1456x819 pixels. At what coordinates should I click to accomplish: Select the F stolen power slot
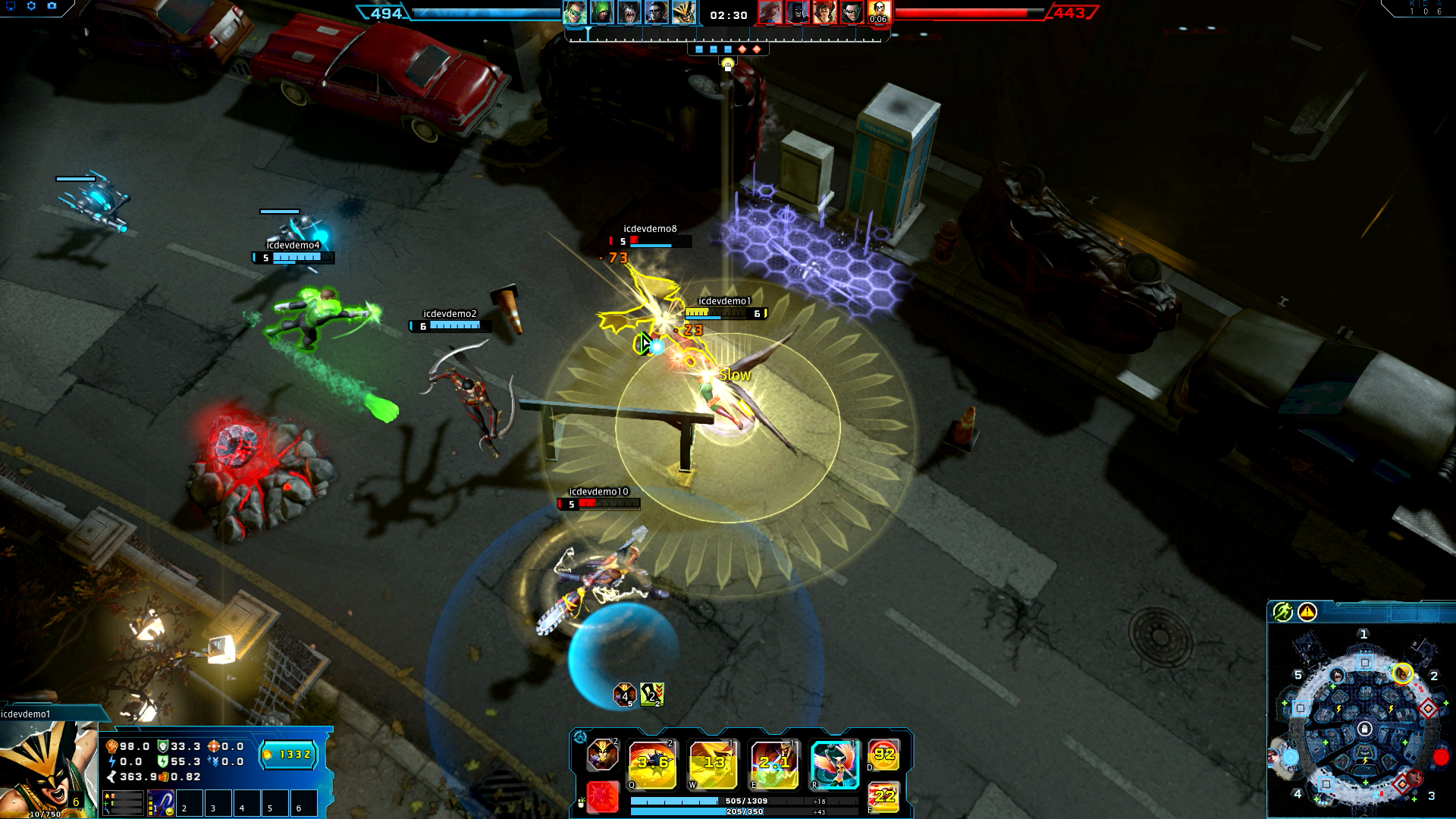tap(884, 796)
